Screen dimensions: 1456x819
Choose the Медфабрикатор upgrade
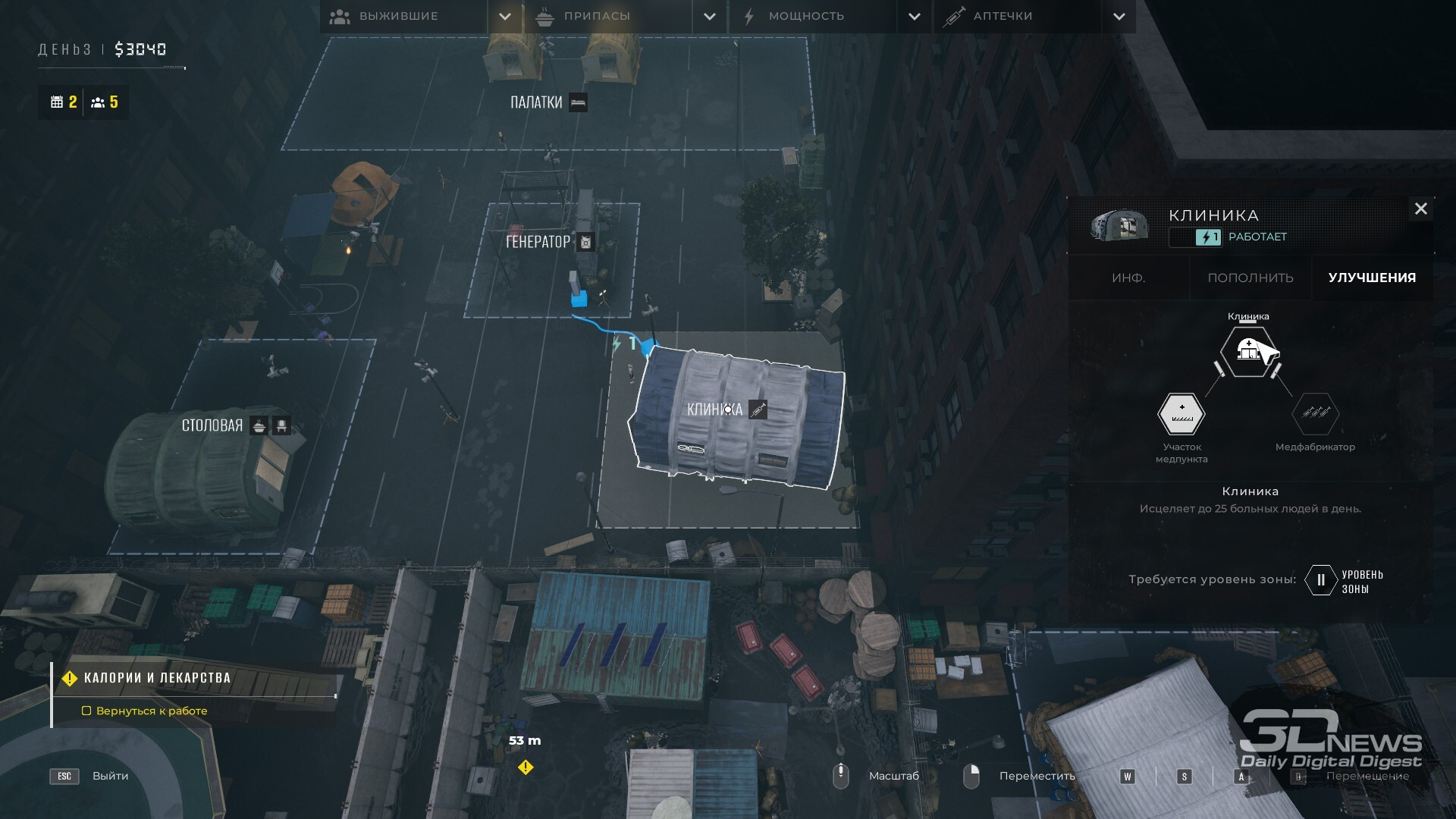pos(1315,414)
